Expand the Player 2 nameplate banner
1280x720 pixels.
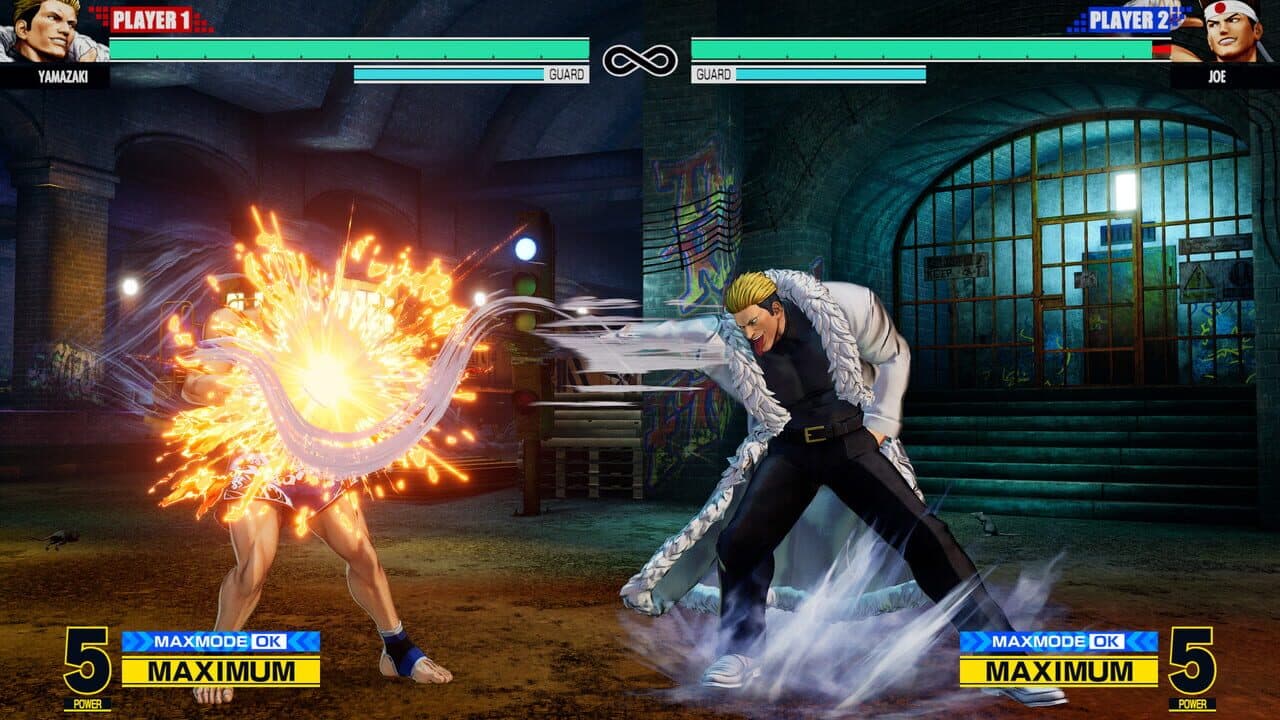click(x=1130, y=17)
